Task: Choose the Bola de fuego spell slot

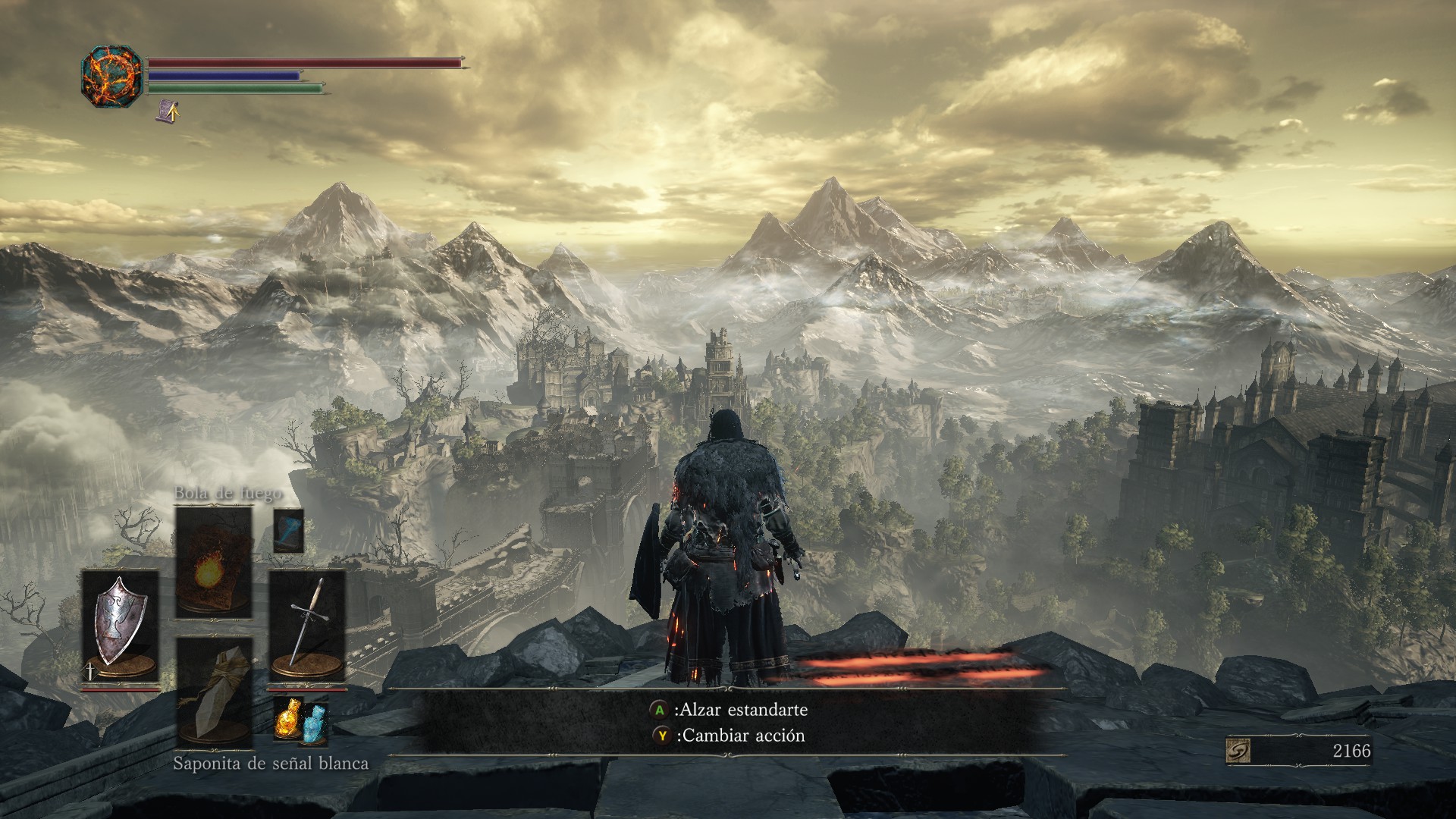Action: 213,562
